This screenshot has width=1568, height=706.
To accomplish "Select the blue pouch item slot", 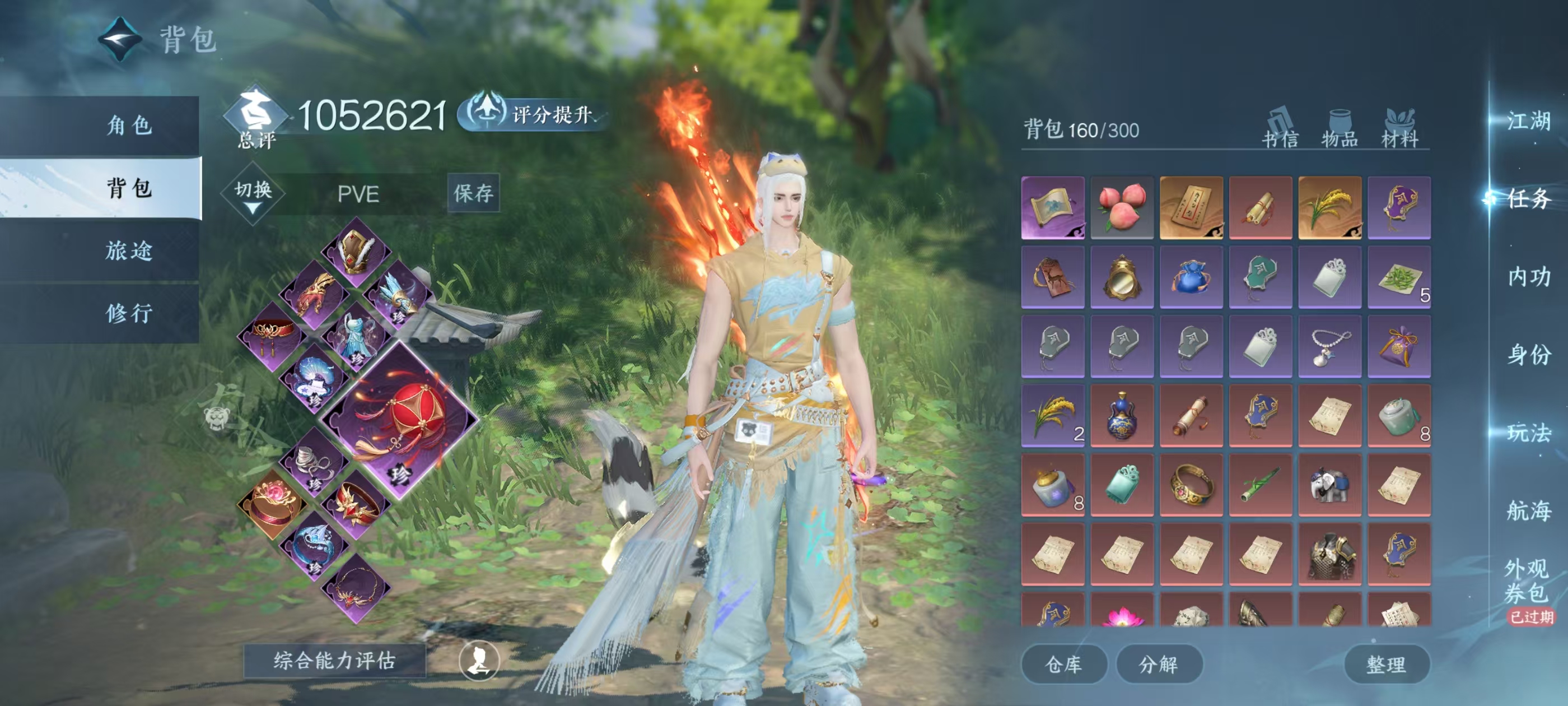I will pos(1191,277).
